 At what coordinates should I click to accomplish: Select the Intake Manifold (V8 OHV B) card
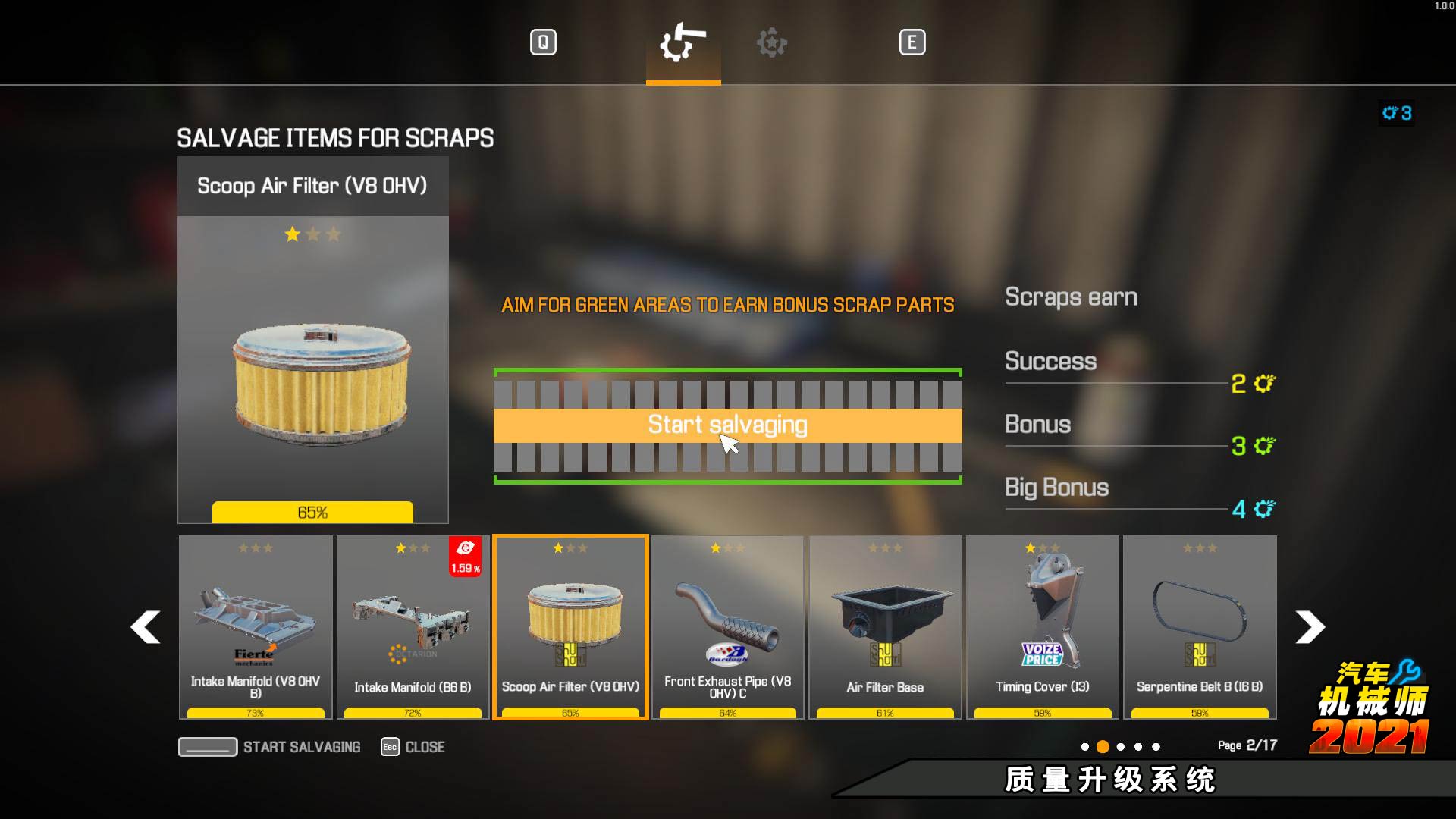[256, 626]
